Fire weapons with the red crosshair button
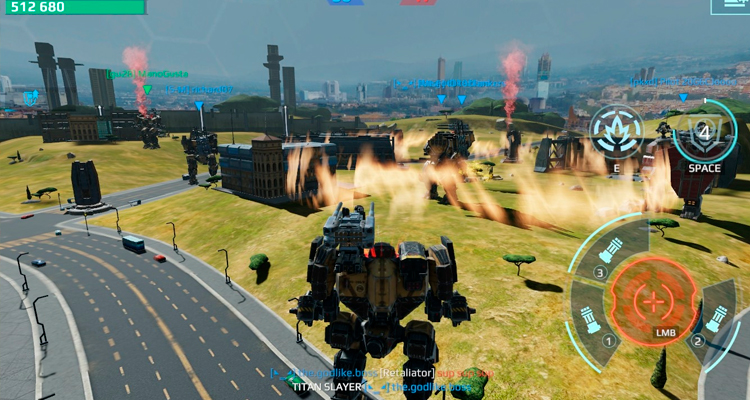Viewport: 750px width, 400px height. click(655, 300)
